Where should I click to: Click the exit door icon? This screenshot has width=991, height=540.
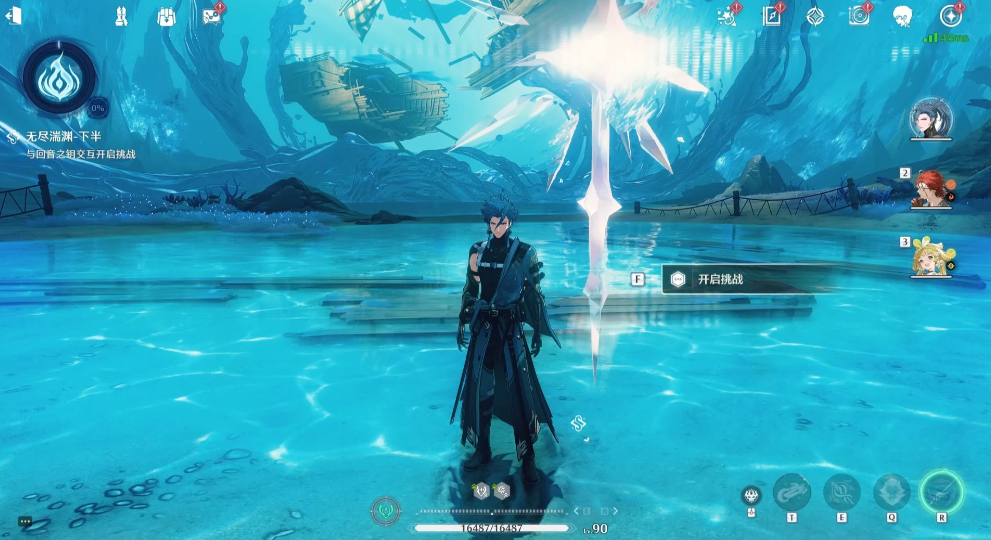click(14, 17)
